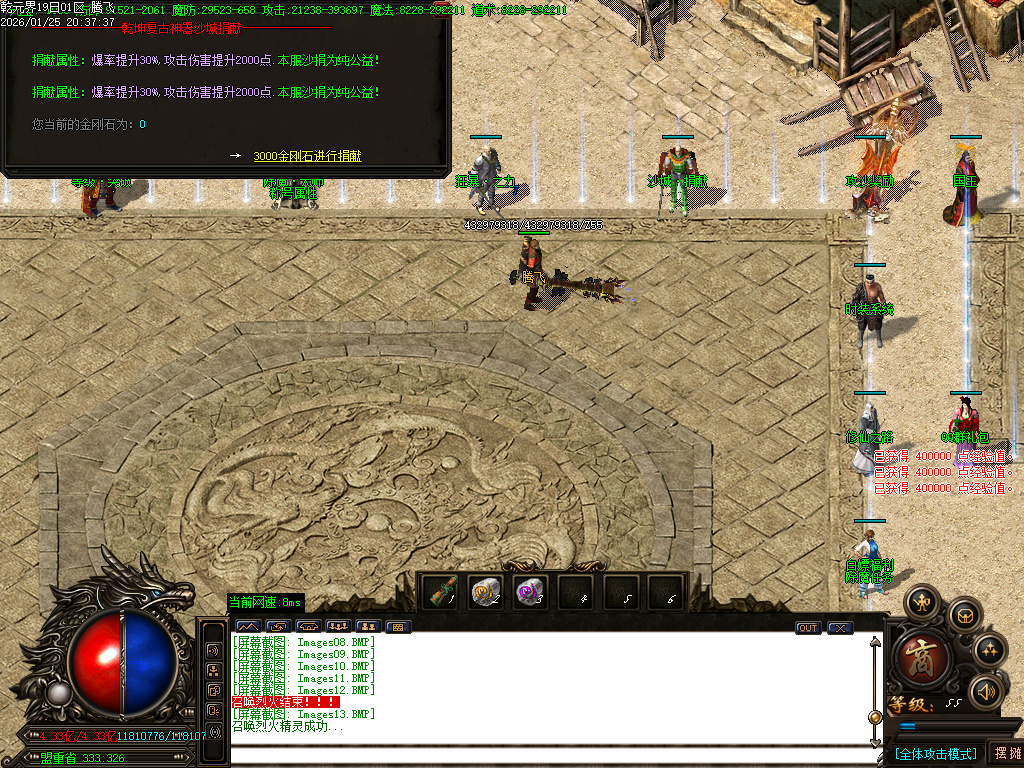Use the gold swirl scroll in slot 2
The image size is (1024, 768).
click(485, 592)
